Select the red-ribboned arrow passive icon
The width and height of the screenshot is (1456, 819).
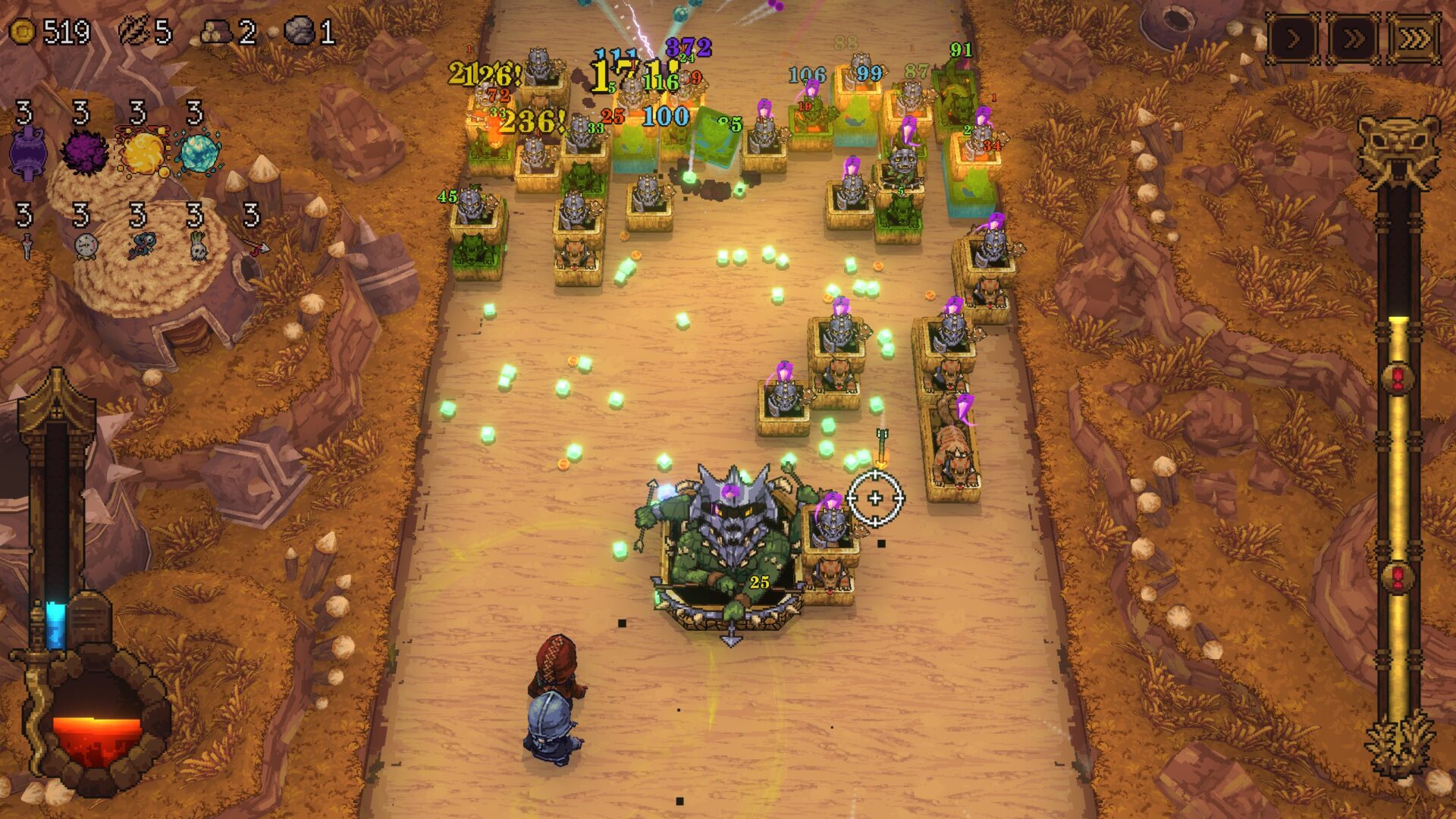click(257, 246)
